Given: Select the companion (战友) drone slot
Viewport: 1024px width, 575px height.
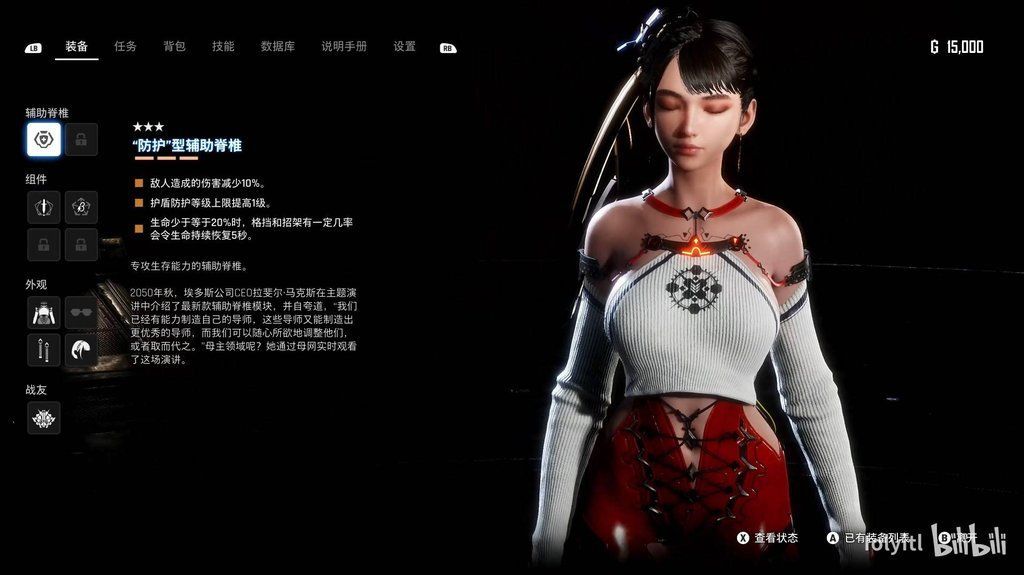Looking at the screenshot, I should pos(44,418).
